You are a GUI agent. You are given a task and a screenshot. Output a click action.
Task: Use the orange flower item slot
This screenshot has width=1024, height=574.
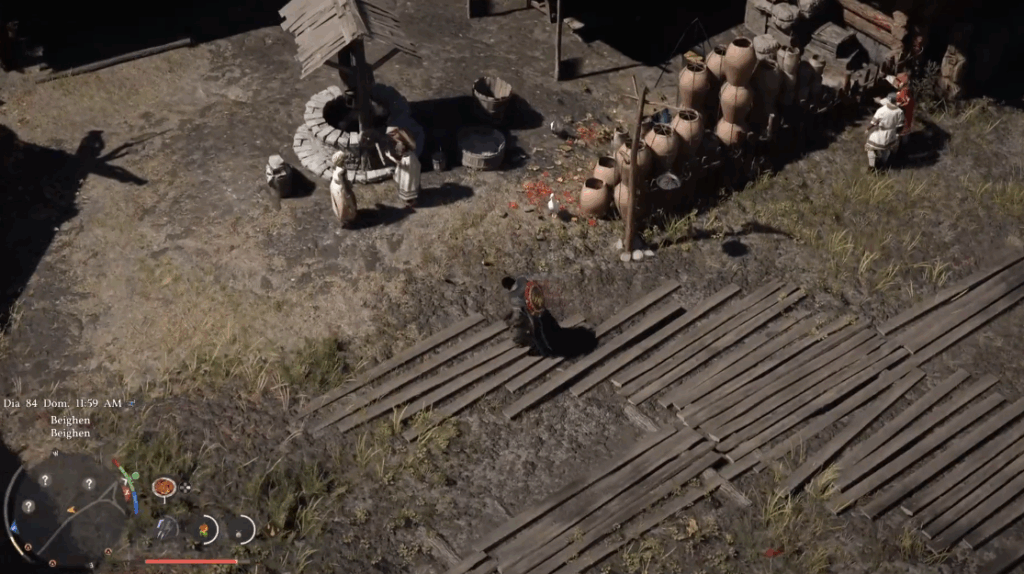coord(205,529)
